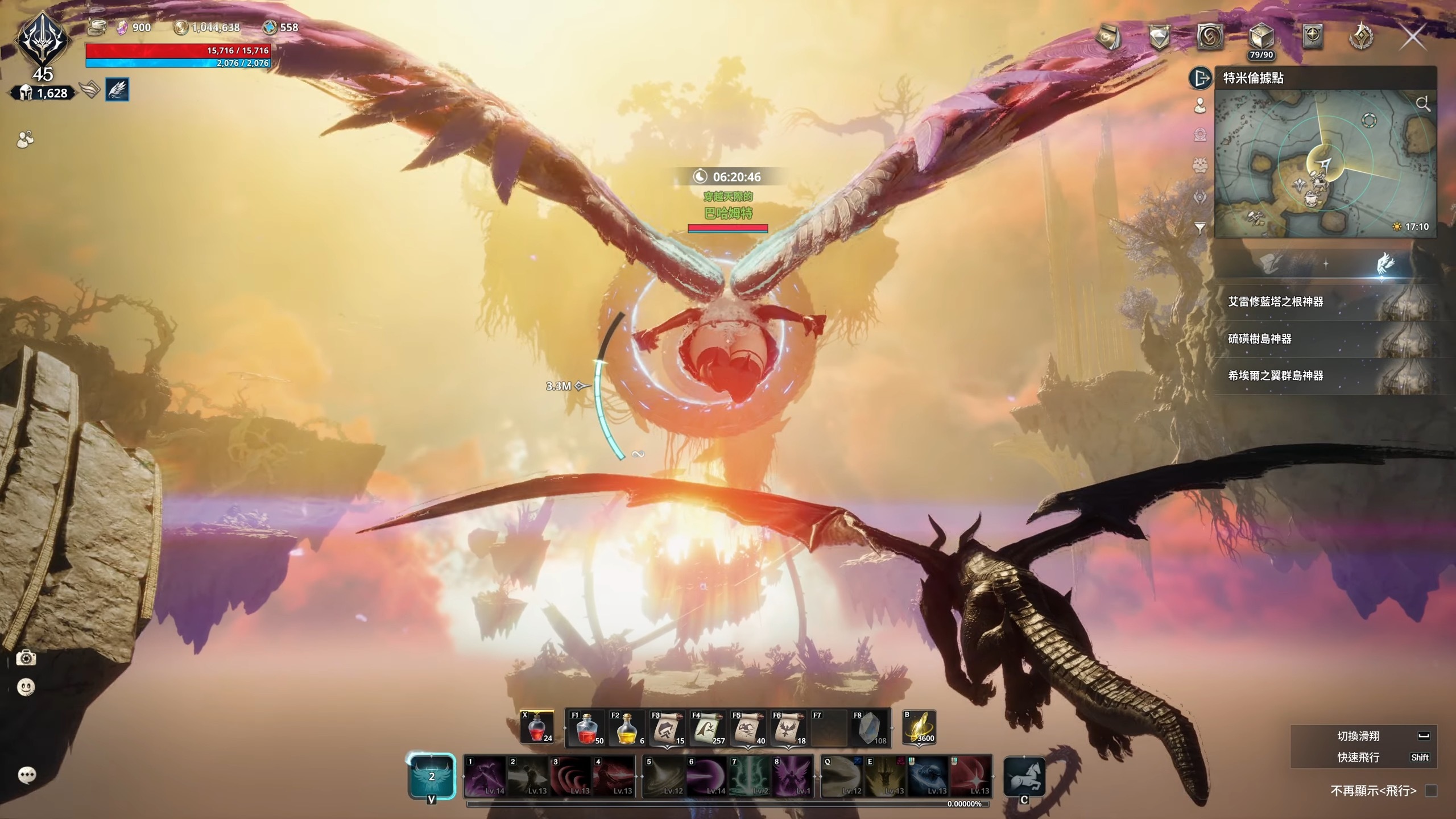Screen dimensions: 1456x819
Task: Open the calendar checklist icon in the top bar
Action: 1108,38
